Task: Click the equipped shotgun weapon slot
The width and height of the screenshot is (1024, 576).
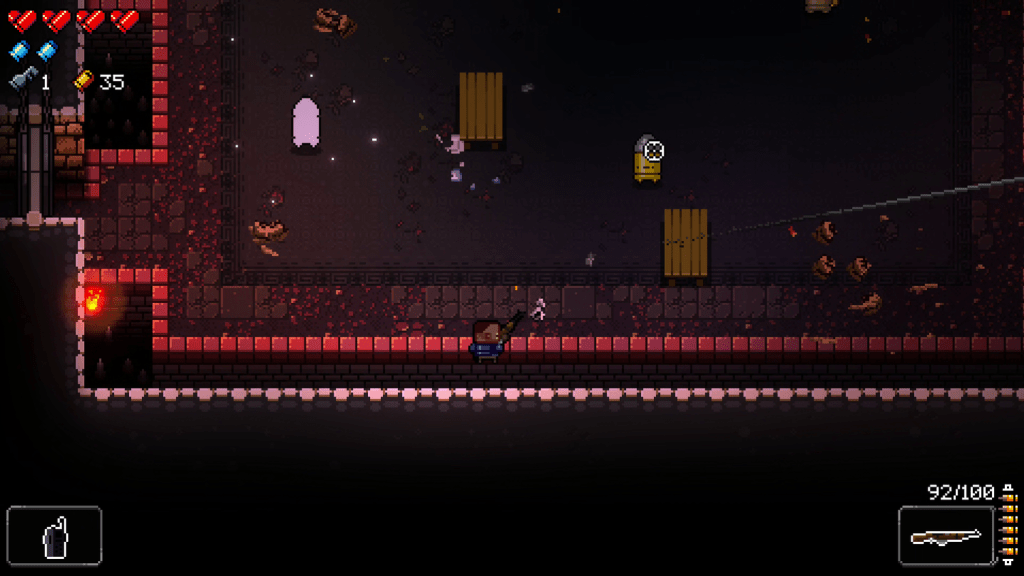Action: (x=945, y=536)
